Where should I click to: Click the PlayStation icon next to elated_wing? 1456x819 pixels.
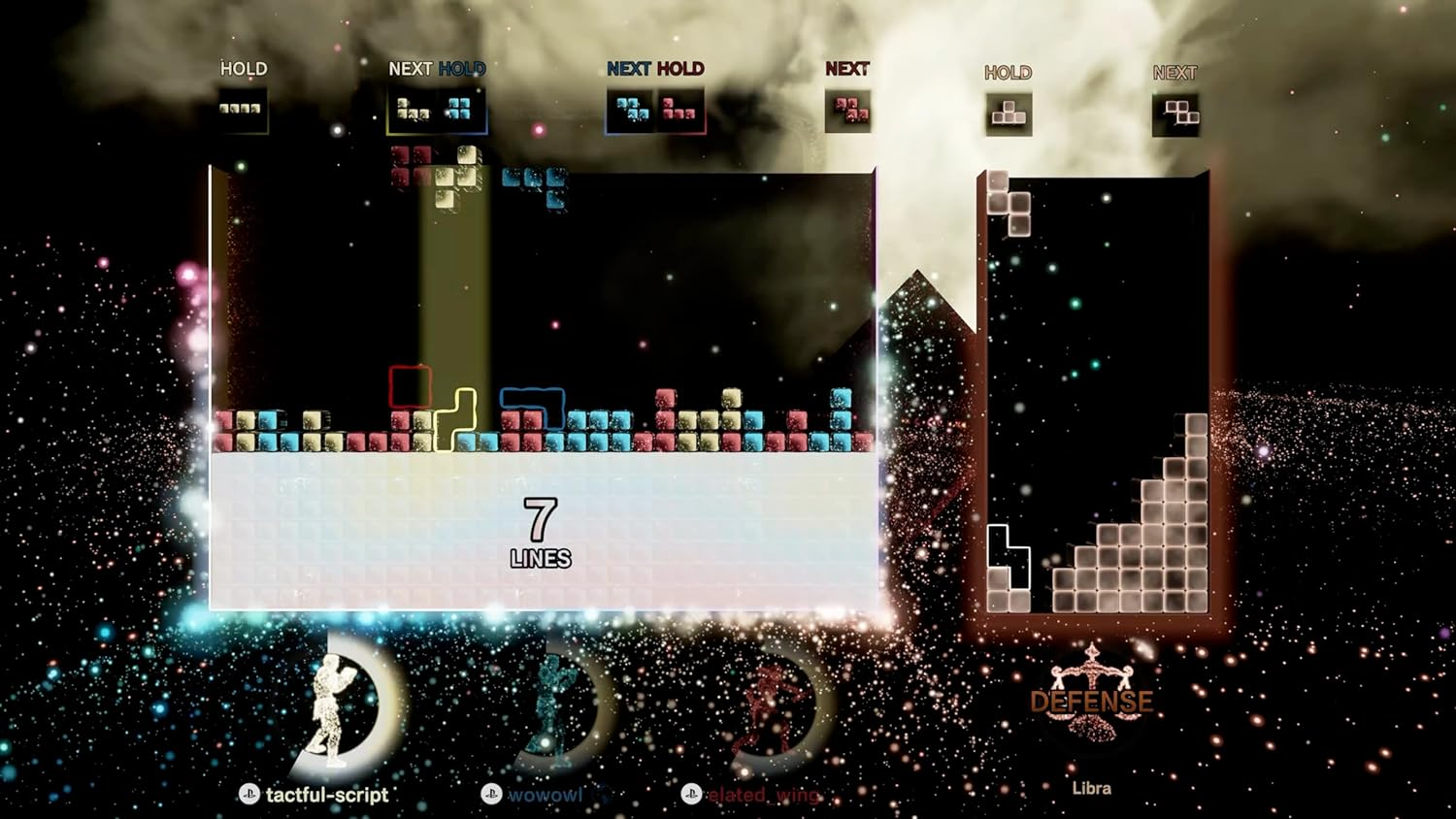tap(692, 793)
